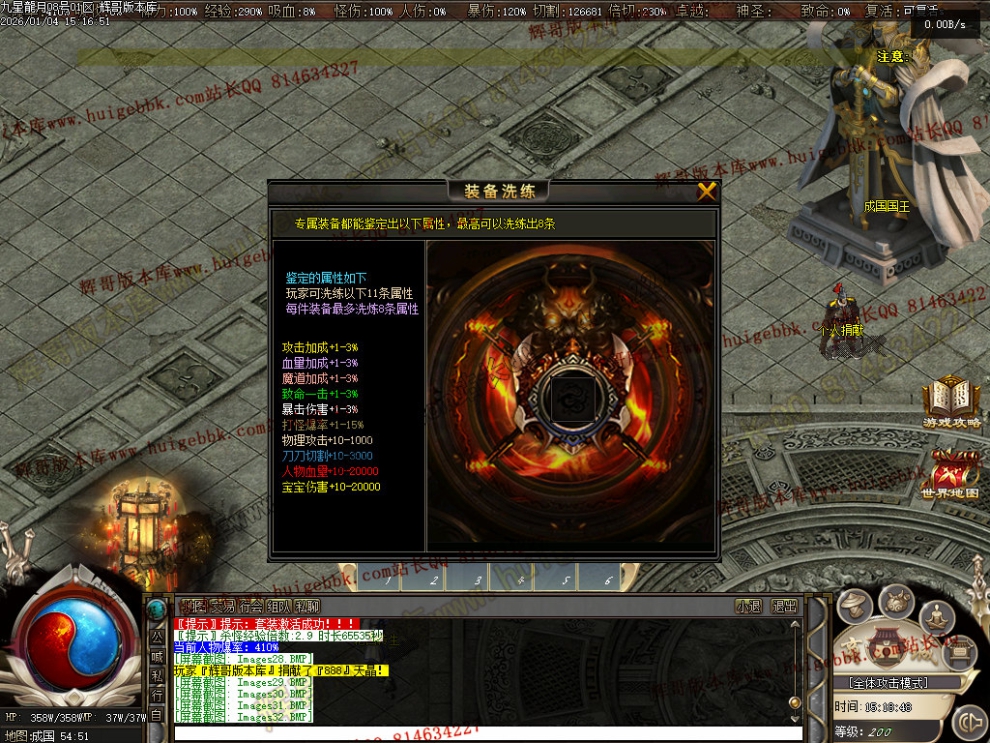Image resolution: width=990 pixels, height=743 pixels.
Task: Switch to the 私聊 private chat tab
Action: point(306,605)
